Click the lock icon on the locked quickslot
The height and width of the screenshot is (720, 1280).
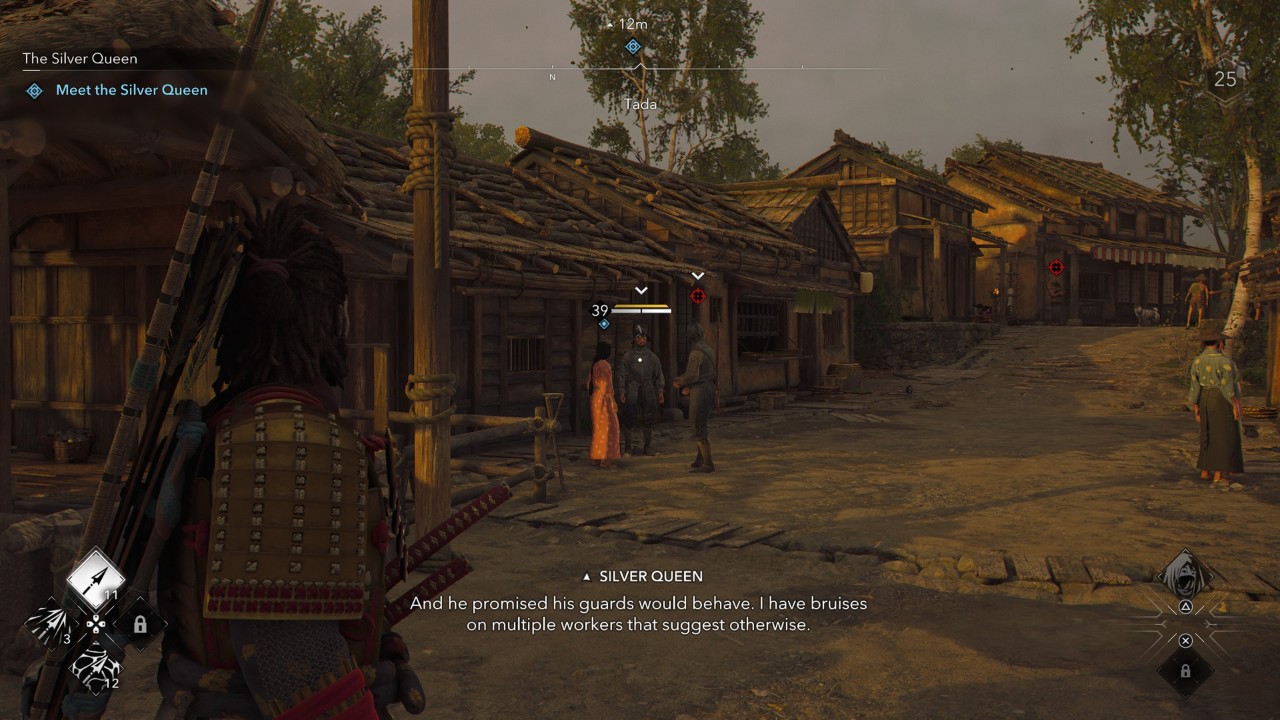point(140,623)
